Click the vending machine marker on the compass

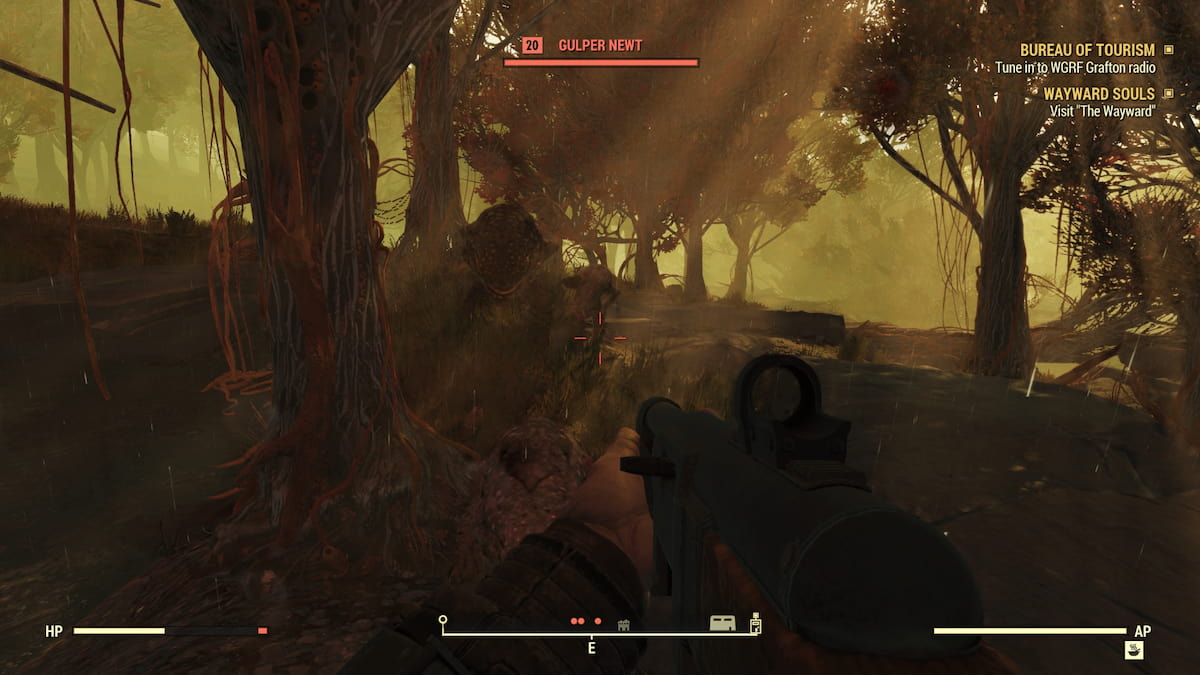pos(756,623)
